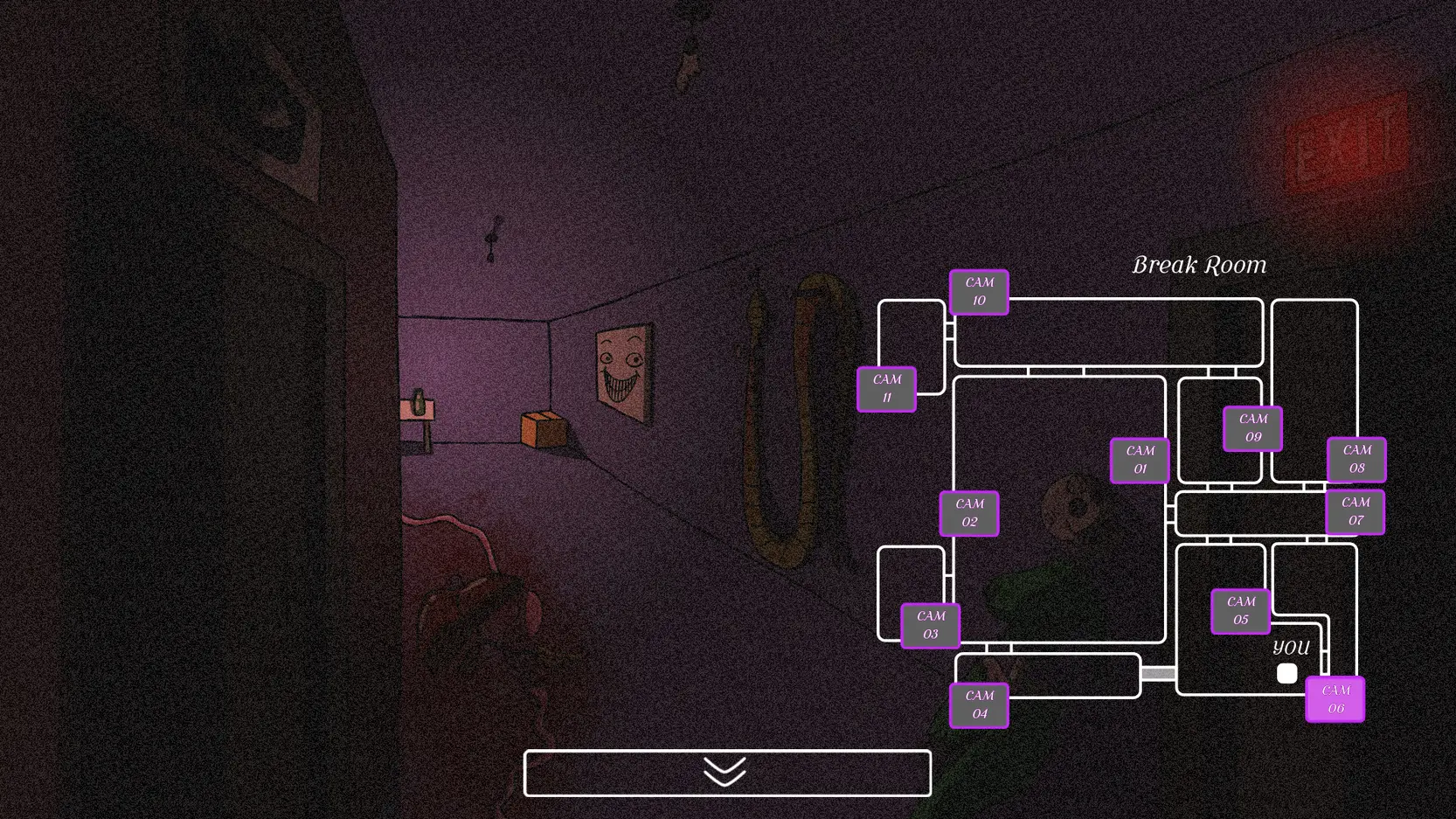Choose CAM 08 on the camera map
Screen dimensions: 1456x819
click(x=1356, y=459)
